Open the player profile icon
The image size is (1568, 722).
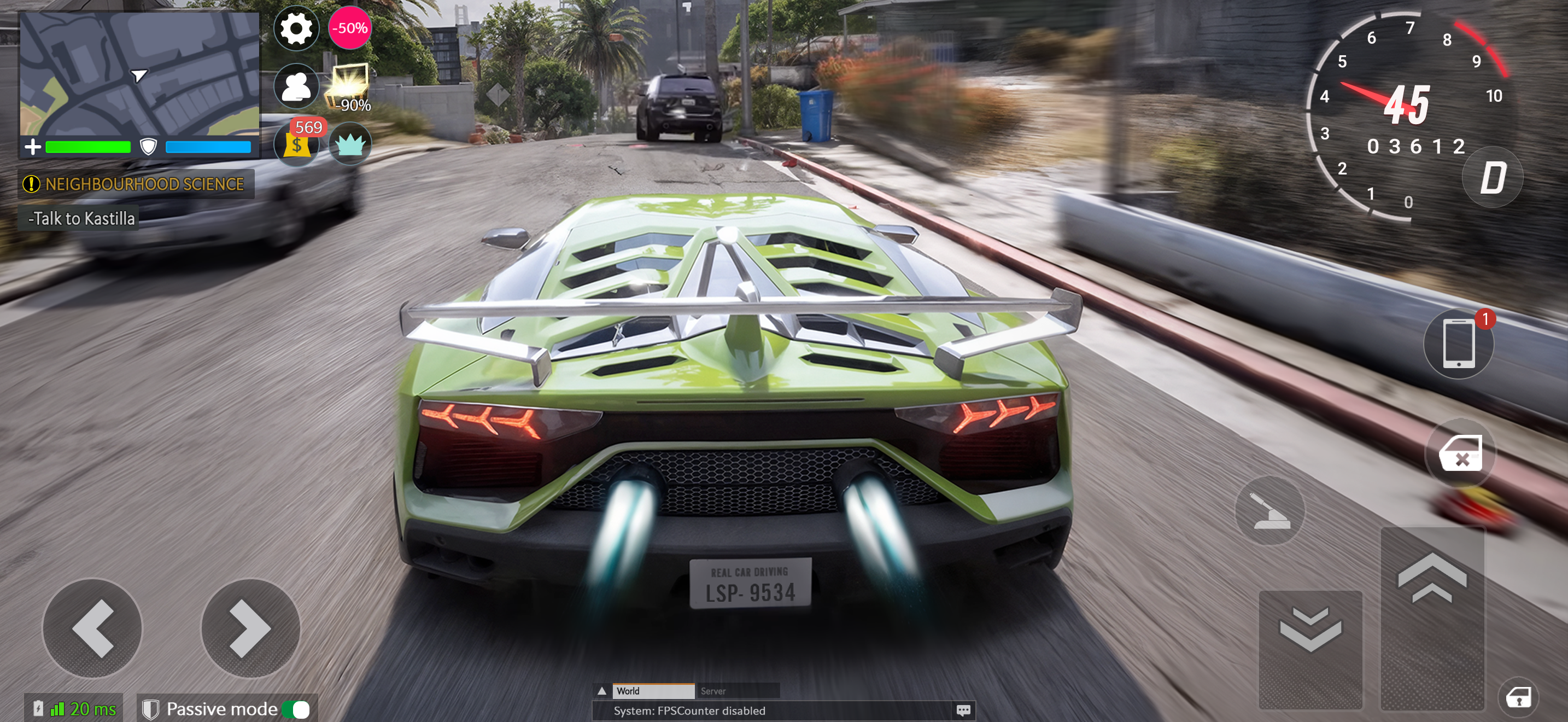[296, 86]
